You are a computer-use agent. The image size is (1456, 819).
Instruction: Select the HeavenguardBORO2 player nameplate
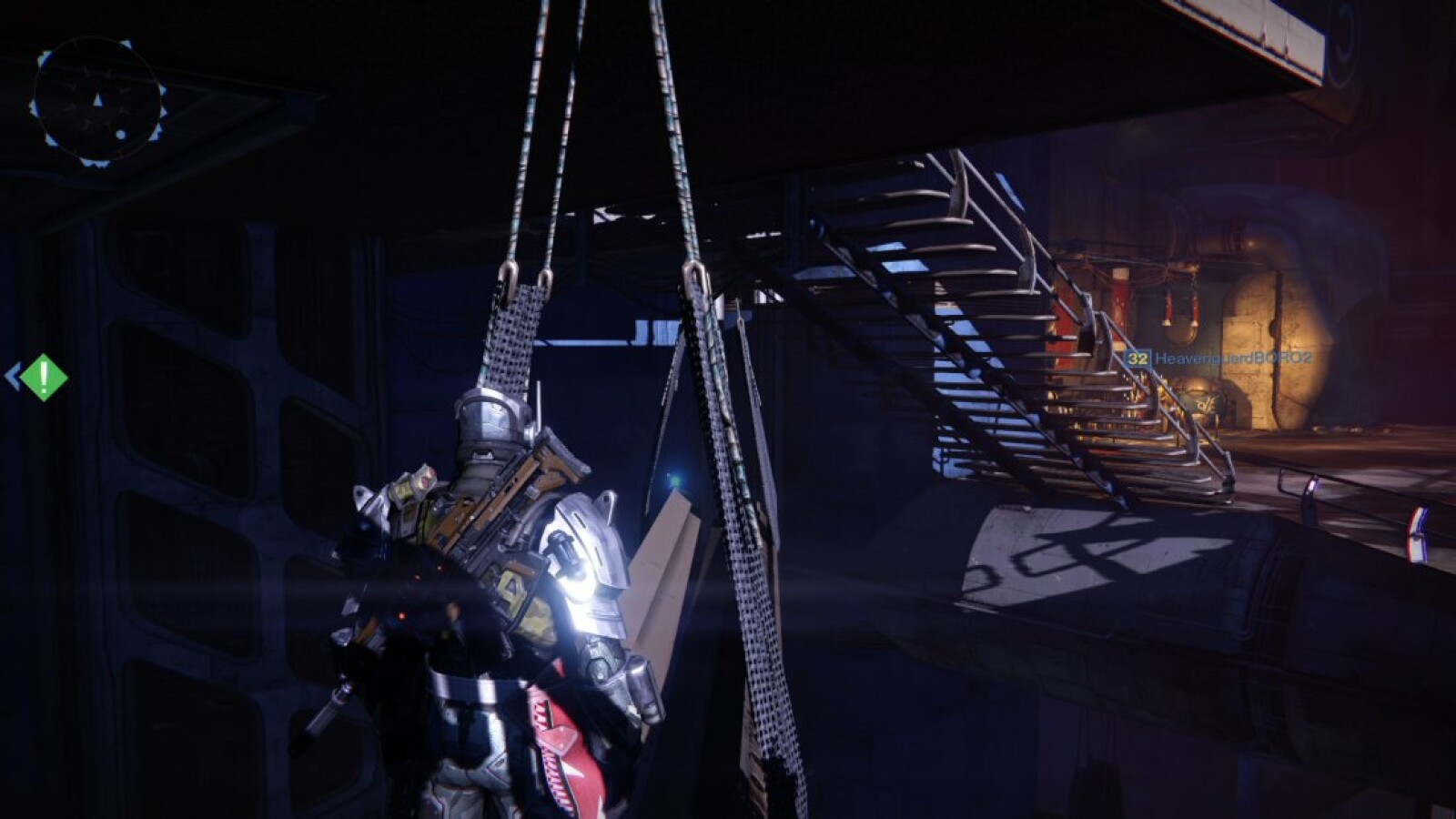[x=1233, y=359]
